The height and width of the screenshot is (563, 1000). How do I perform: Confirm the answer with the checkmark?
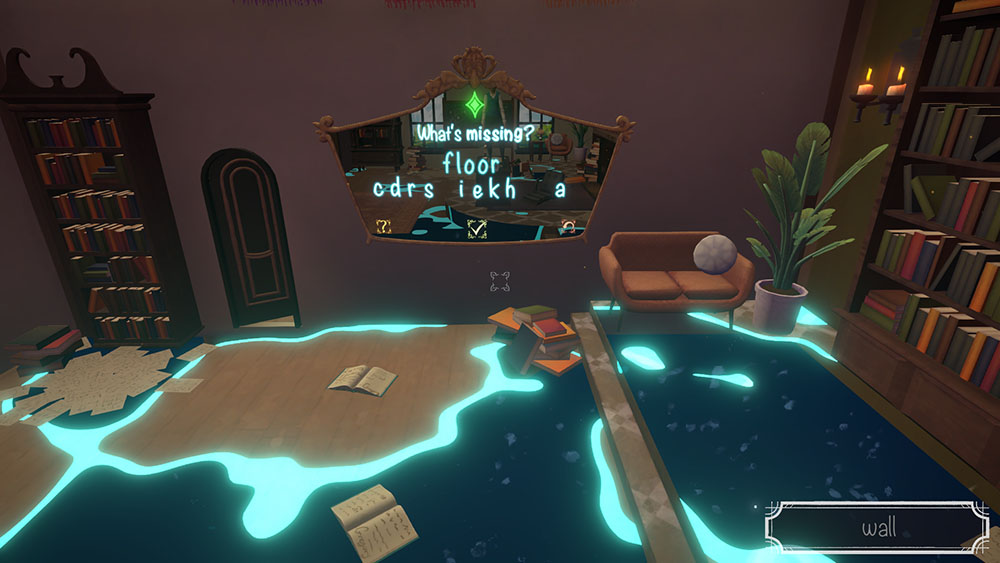pos(477,229)
